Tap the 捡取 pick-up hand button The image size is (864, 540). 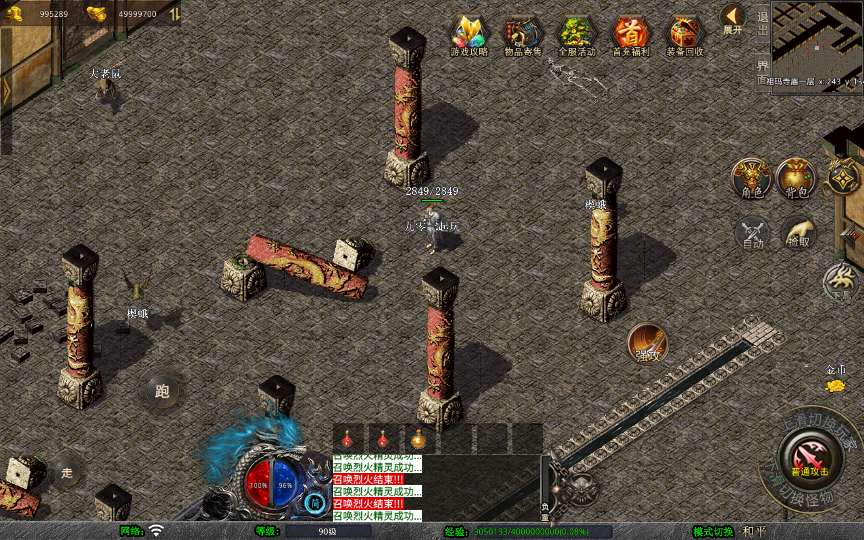coord(797,232)
